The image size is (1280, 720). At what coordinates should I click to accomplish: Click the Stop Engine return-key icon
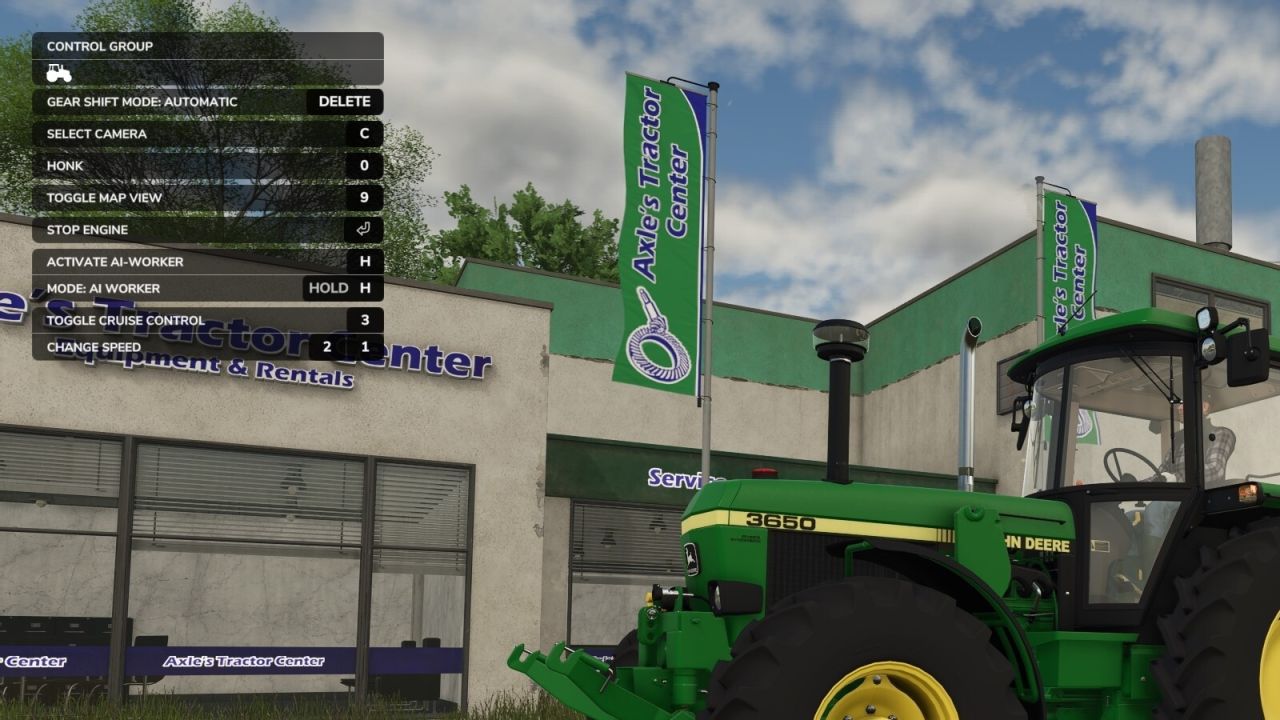[364, 229]
